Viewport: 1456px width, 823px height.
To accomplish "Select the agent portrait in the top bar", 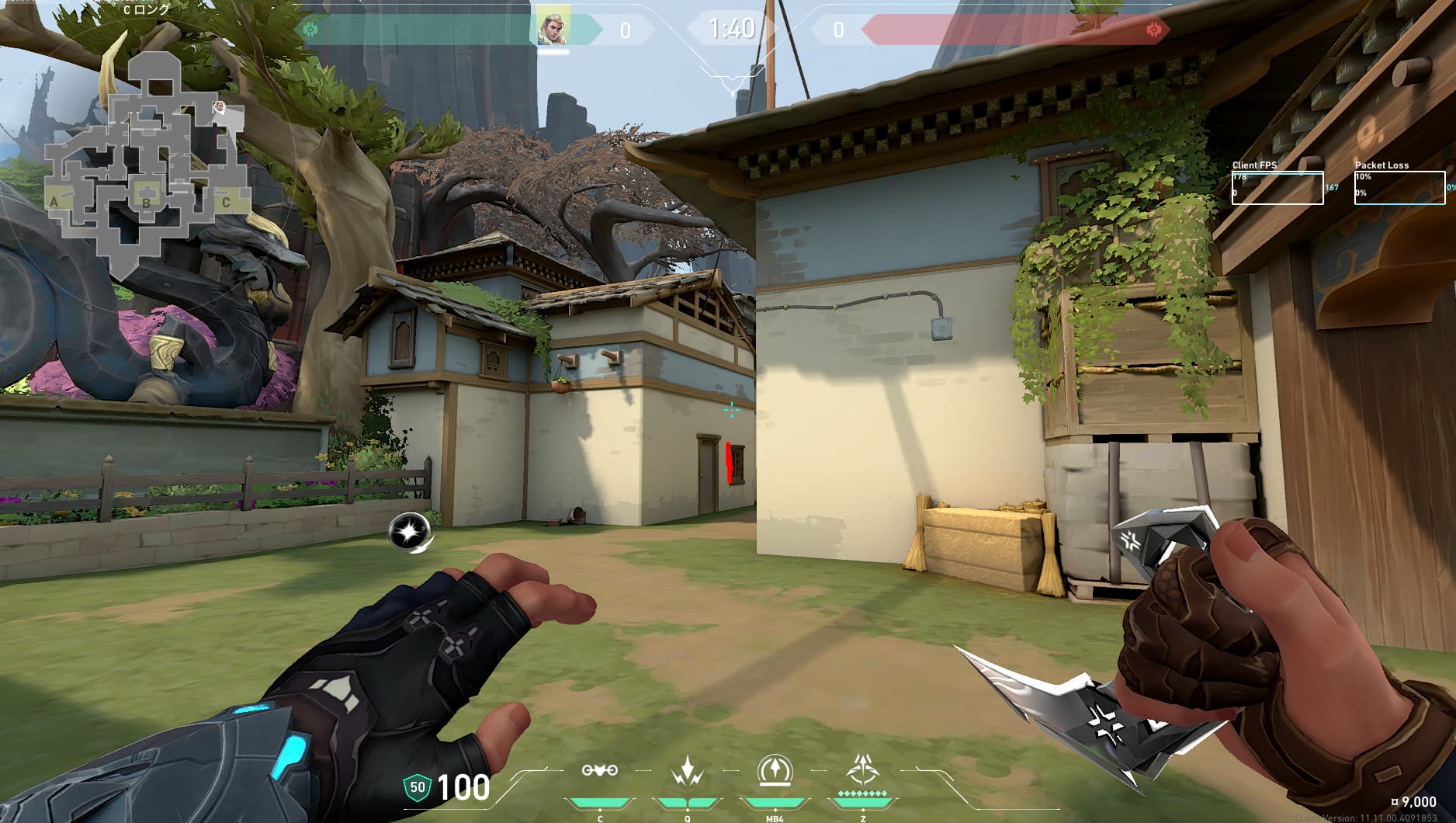I will click(x=554, y=28).
